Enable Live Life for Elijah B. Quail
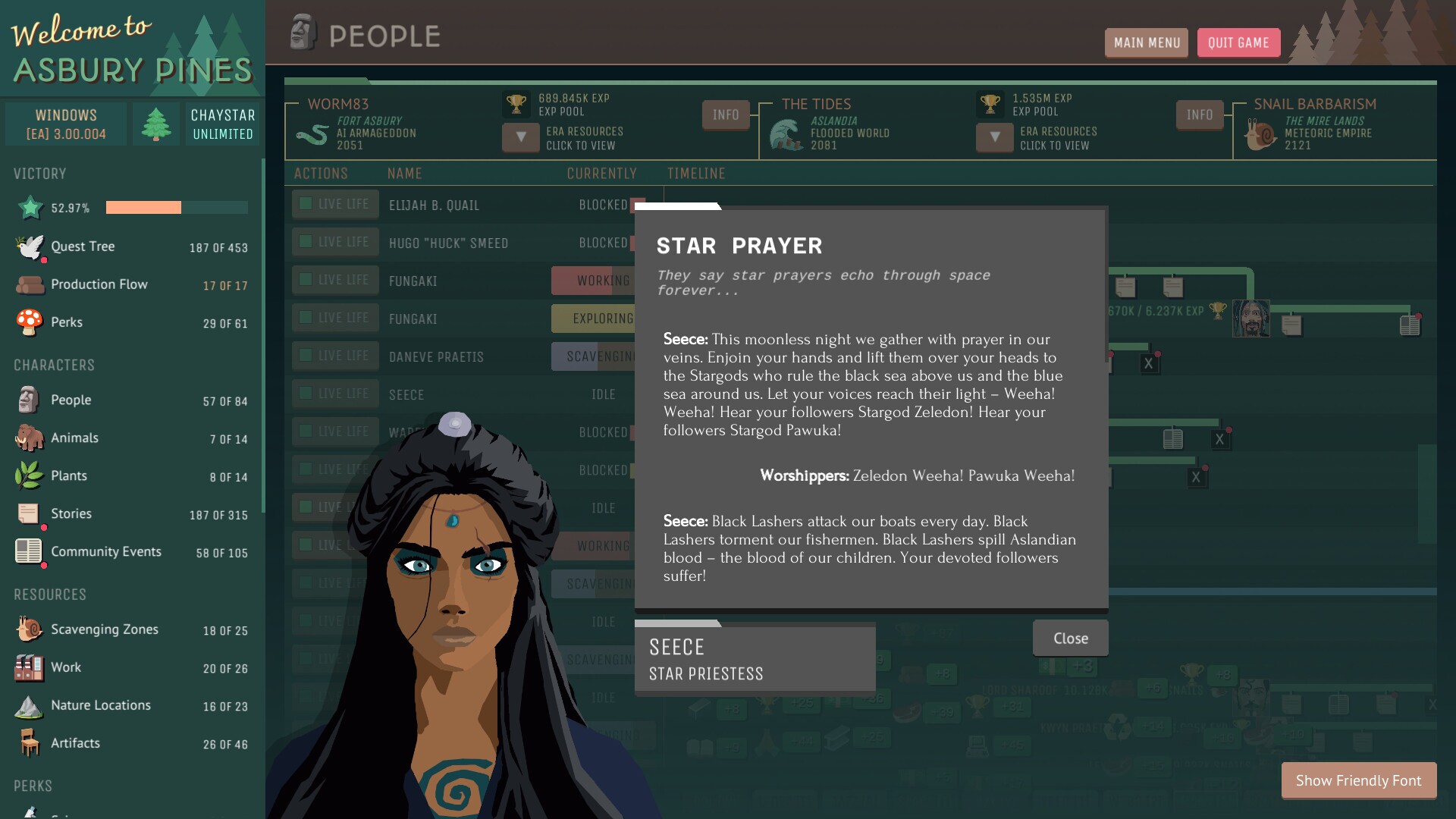 306,203
